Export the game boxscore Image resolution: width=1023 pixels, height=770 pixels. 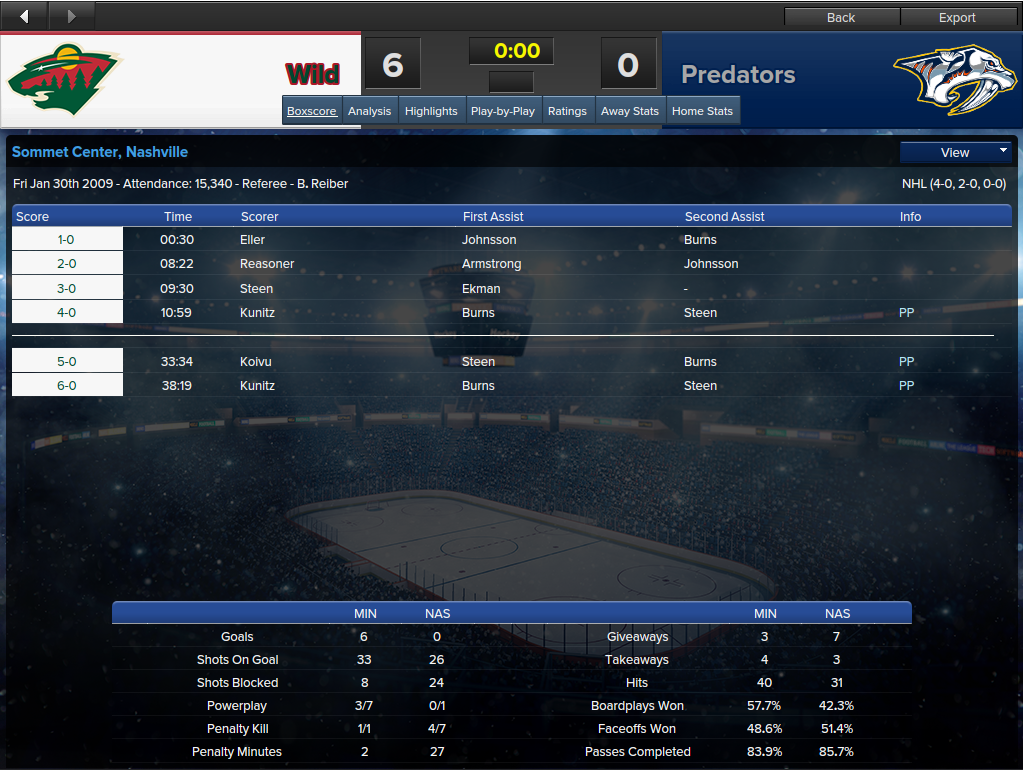957,17
